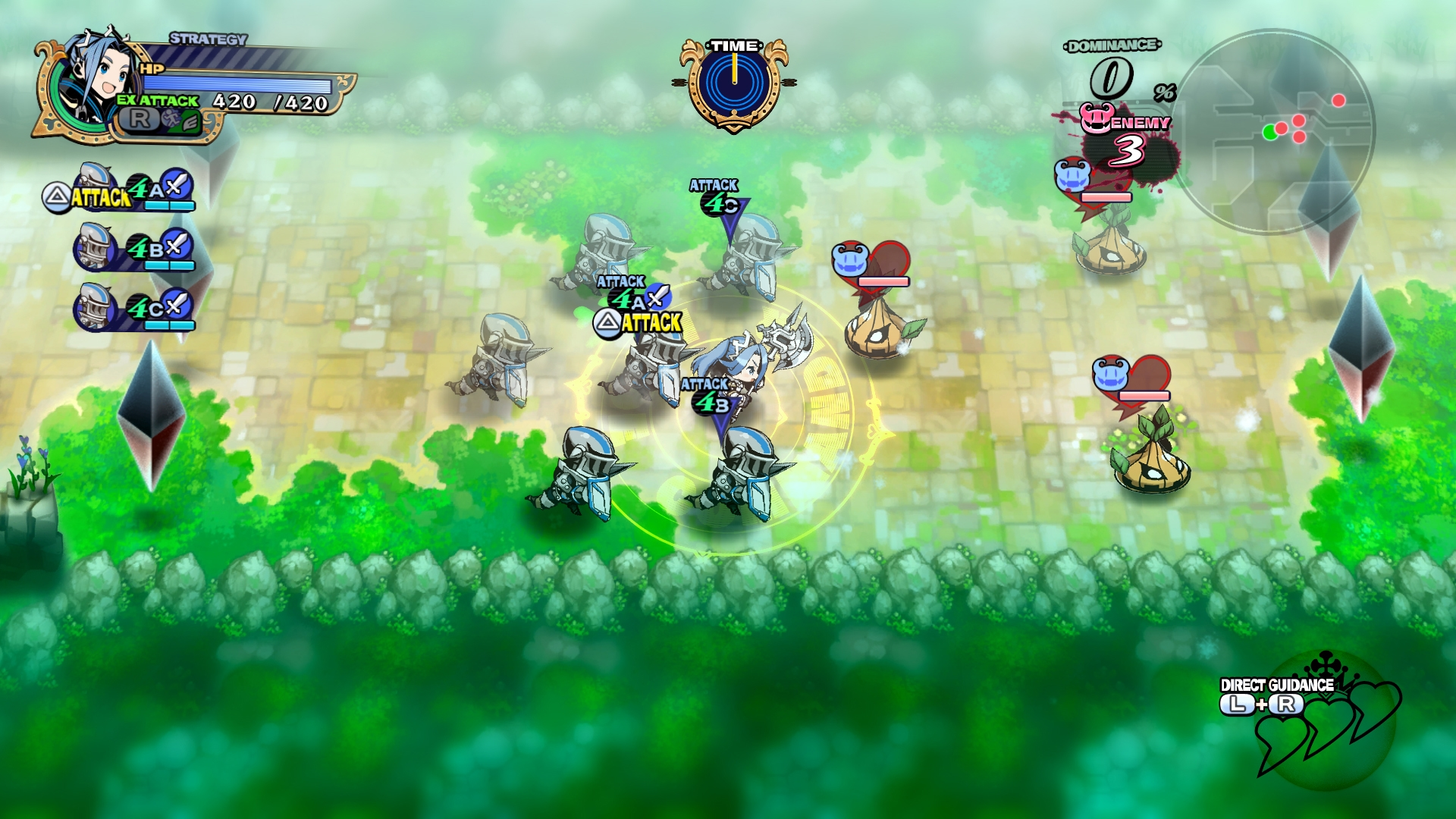
Task: Select the 4A squad sword icon
Action: click(x=176, y=187)
